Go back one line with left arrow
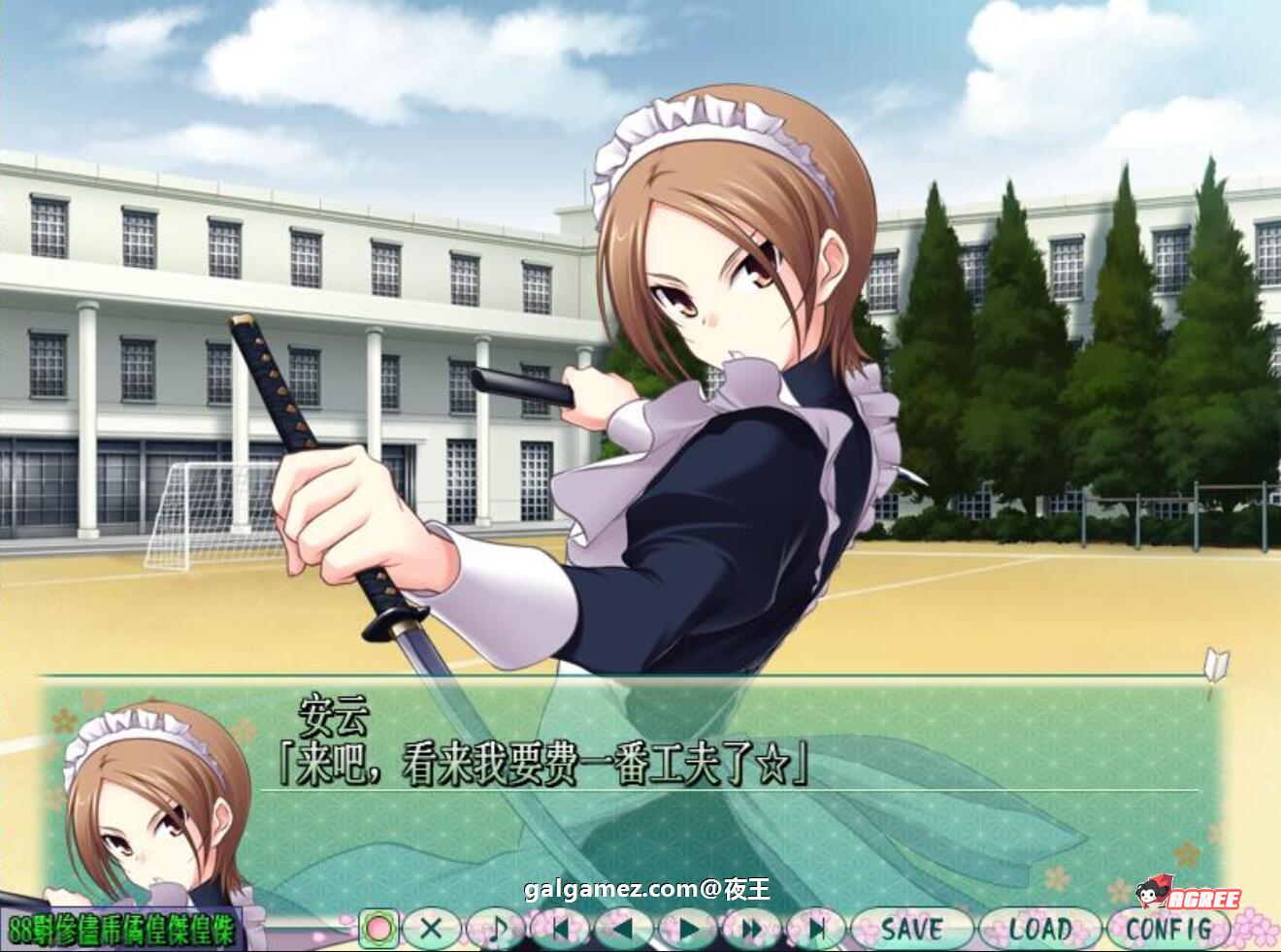 point(624,929)
